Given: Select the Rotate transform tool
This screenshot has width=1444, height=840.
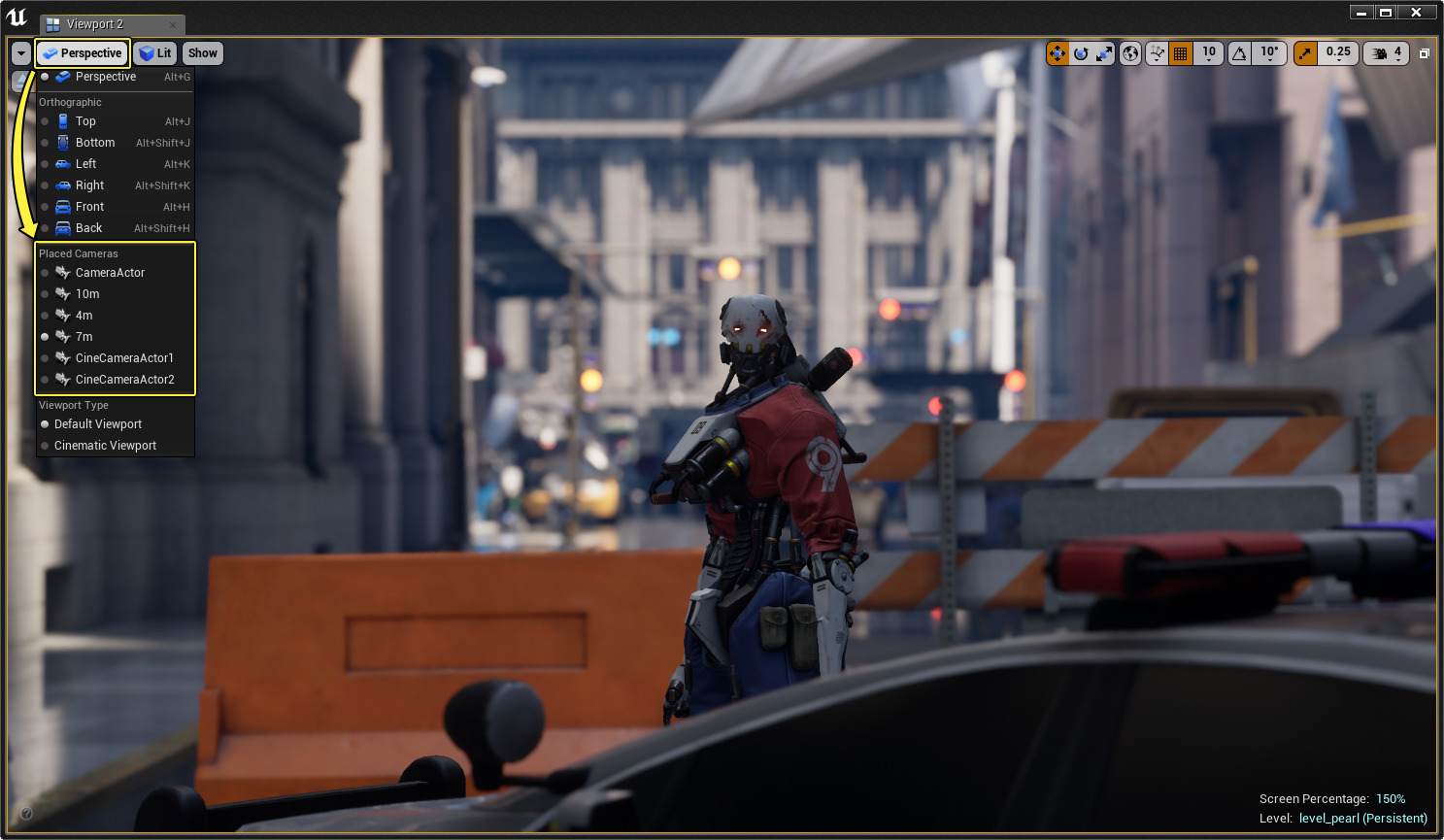Looking at the screenshot, I should pos(1081,53).
